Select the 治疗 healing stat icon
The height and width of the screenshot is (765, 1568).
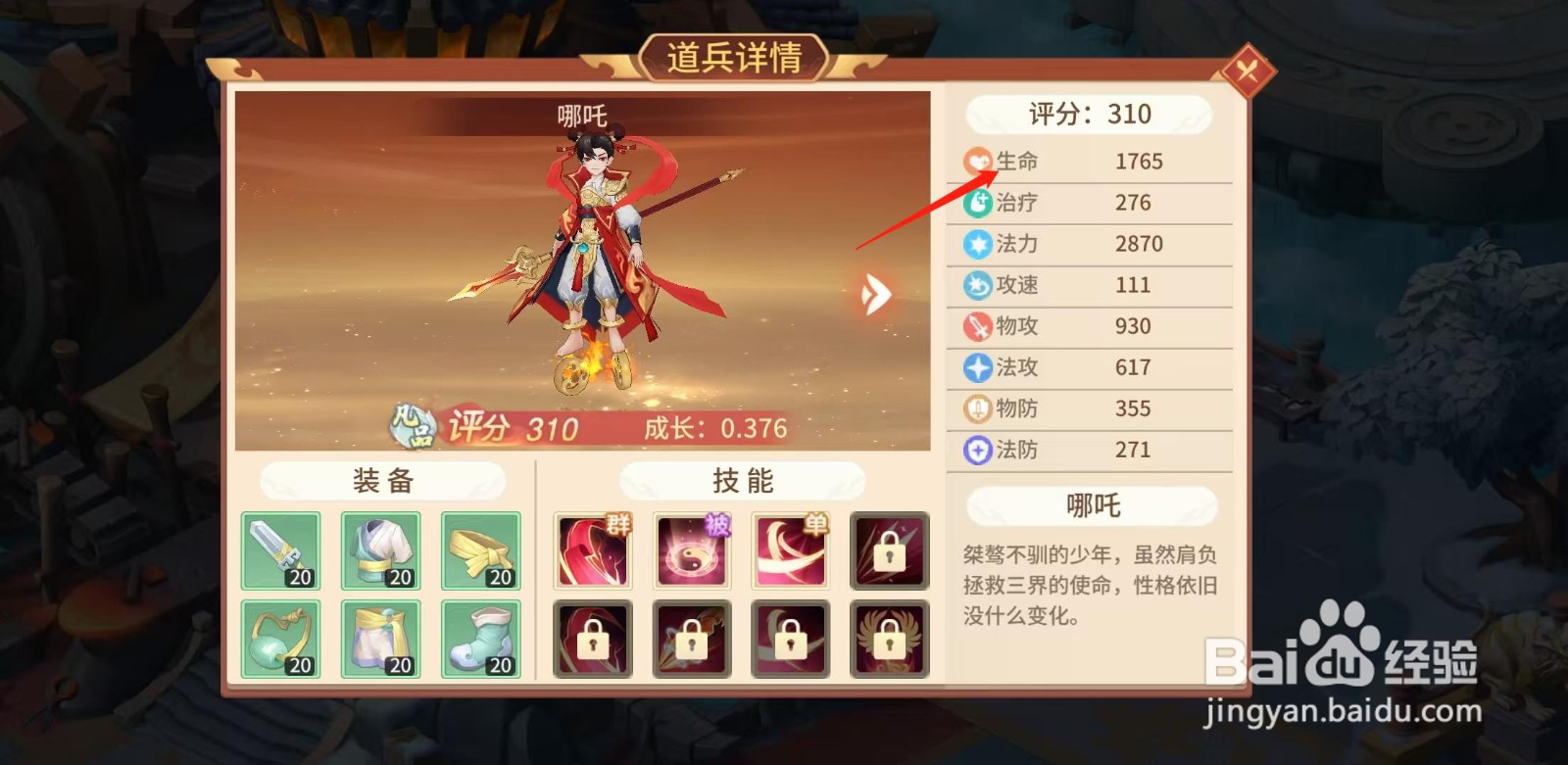coord(977,202)
